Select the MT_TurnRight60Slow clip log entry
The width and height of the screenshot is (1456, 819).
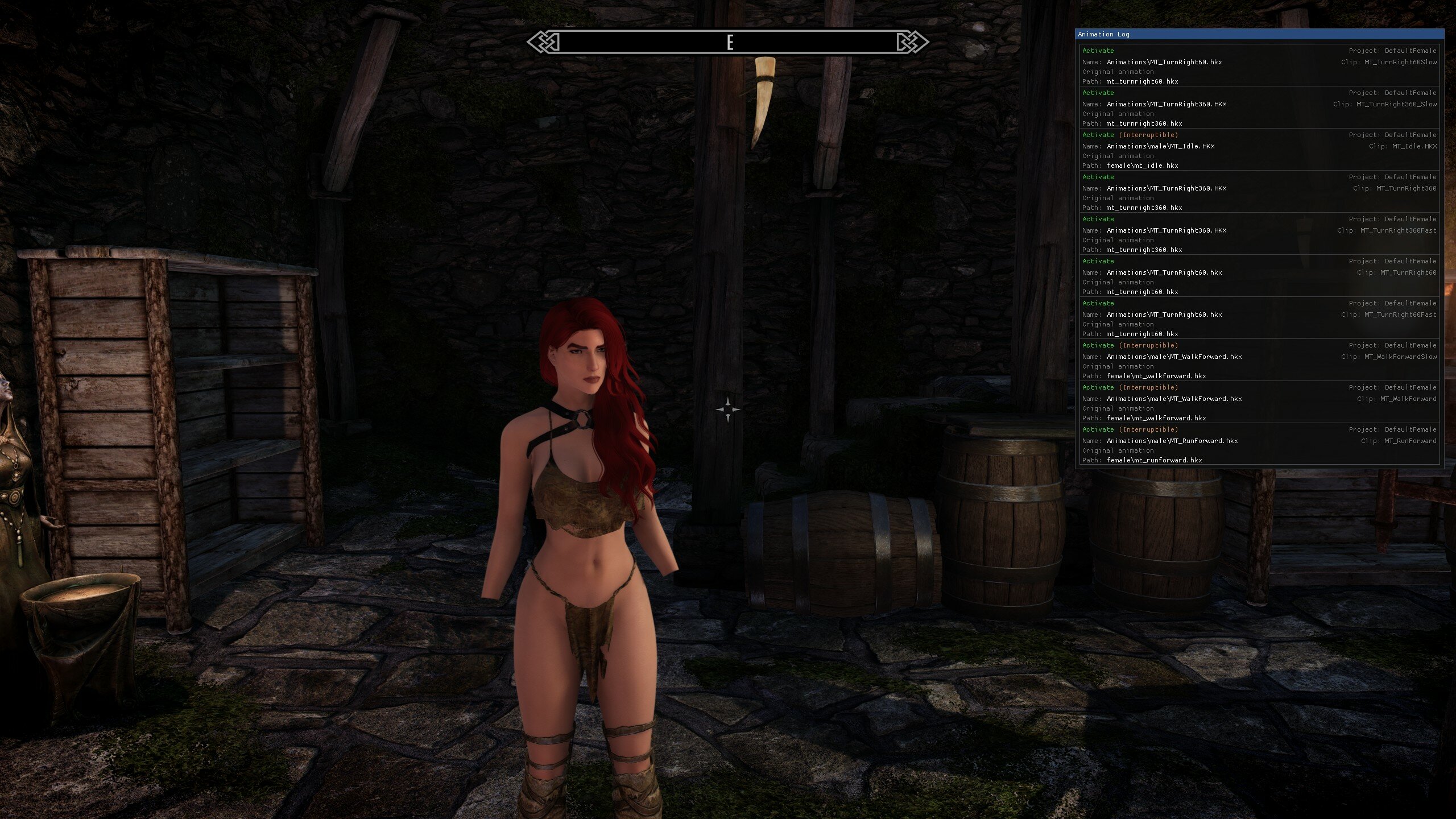(1259, 66)
